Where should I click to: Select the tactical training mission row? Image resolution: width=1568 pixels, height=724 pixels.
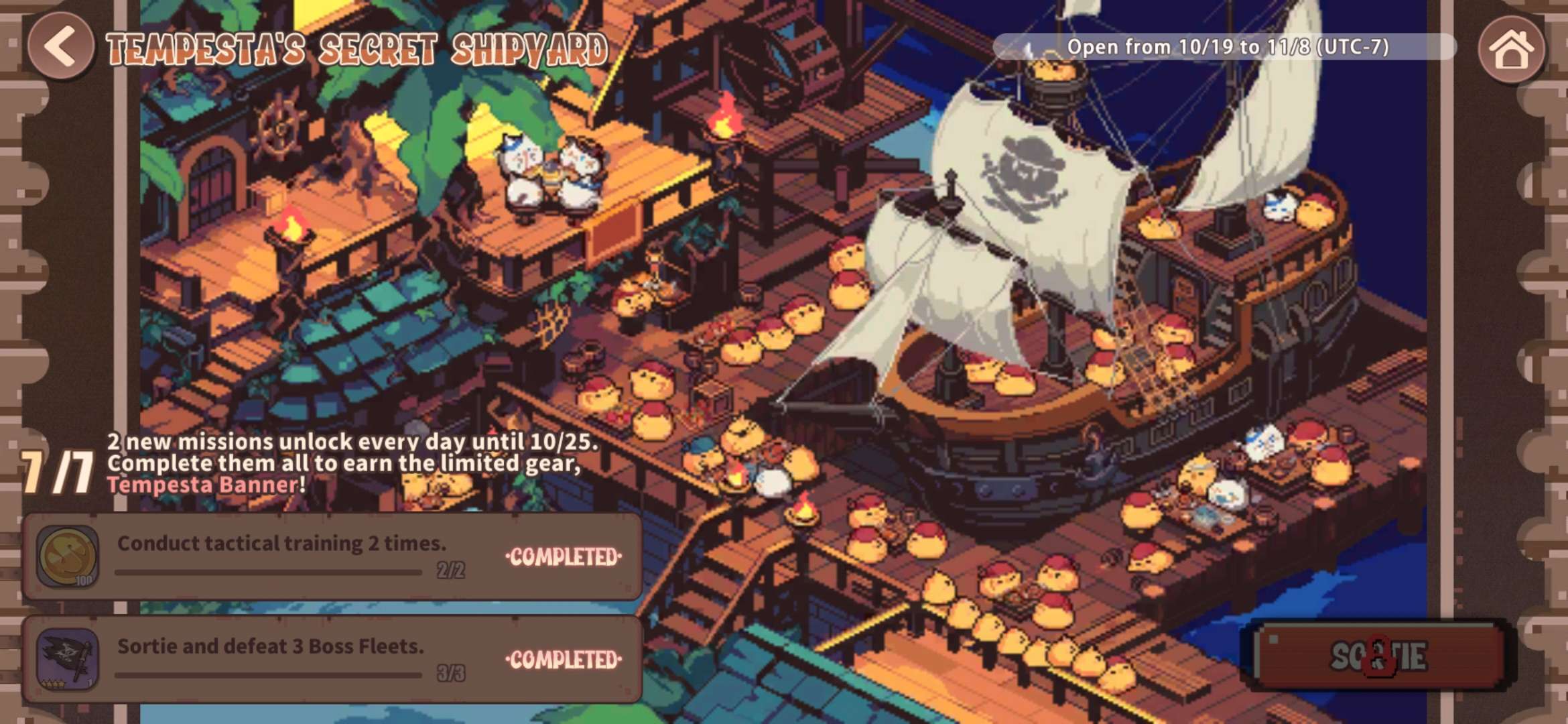pyautogui.click(x=332, y=556)
